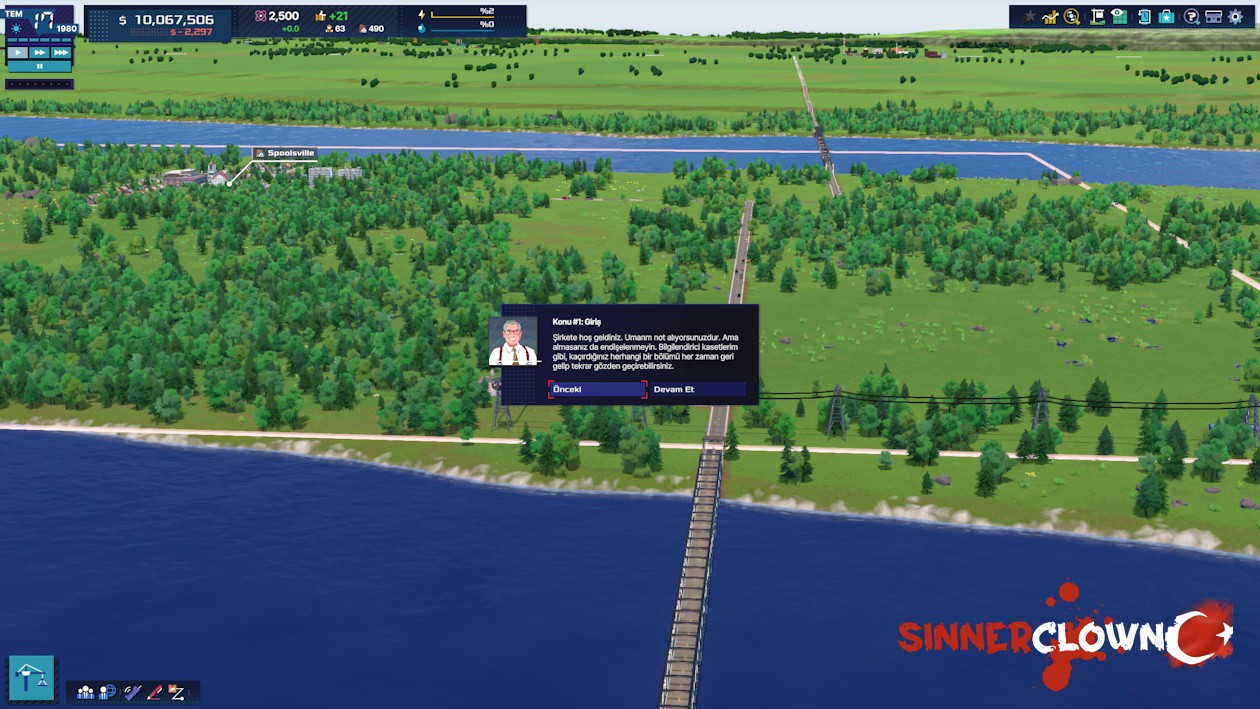
Task: Open the yellow magnifying glass search
Action: [1072, 17]
